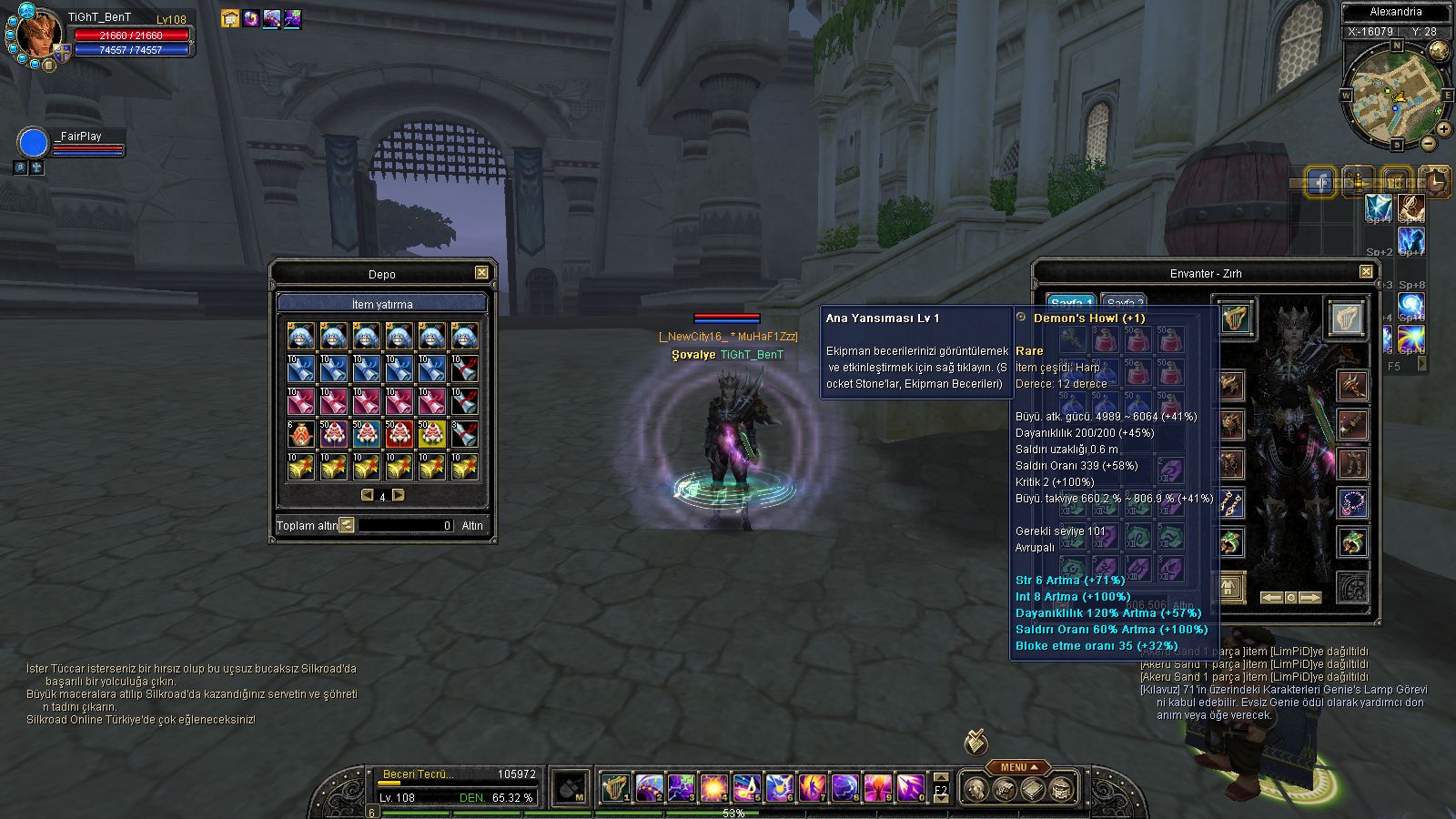The image size is (1456, 819).
Task: Zoom out the minimap with minus button
Action: coord(1429,144)
